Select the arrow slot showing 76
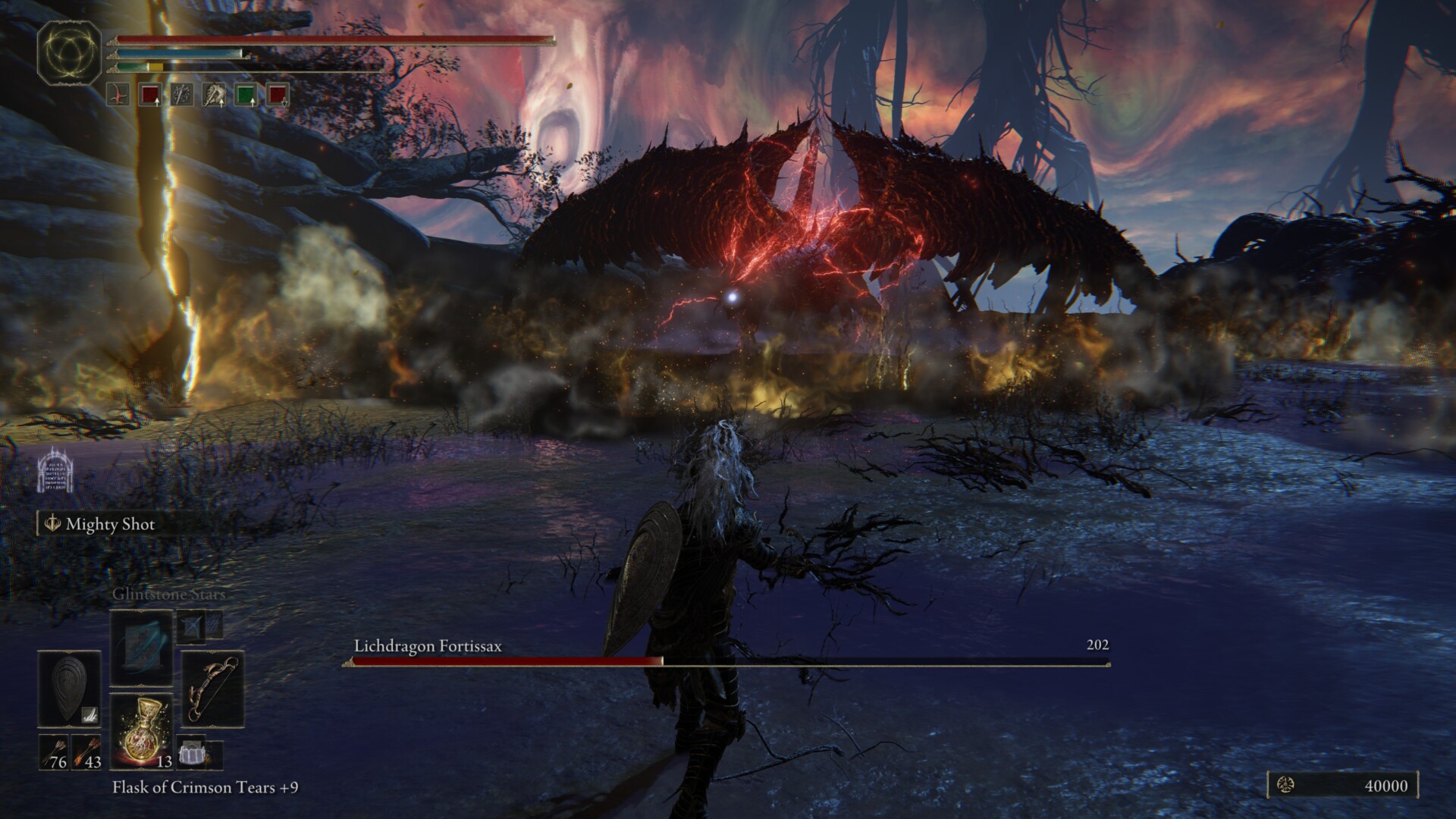The width and height of the screenshot is (1456, 819). pyautogui.click(x=53, y=752)
